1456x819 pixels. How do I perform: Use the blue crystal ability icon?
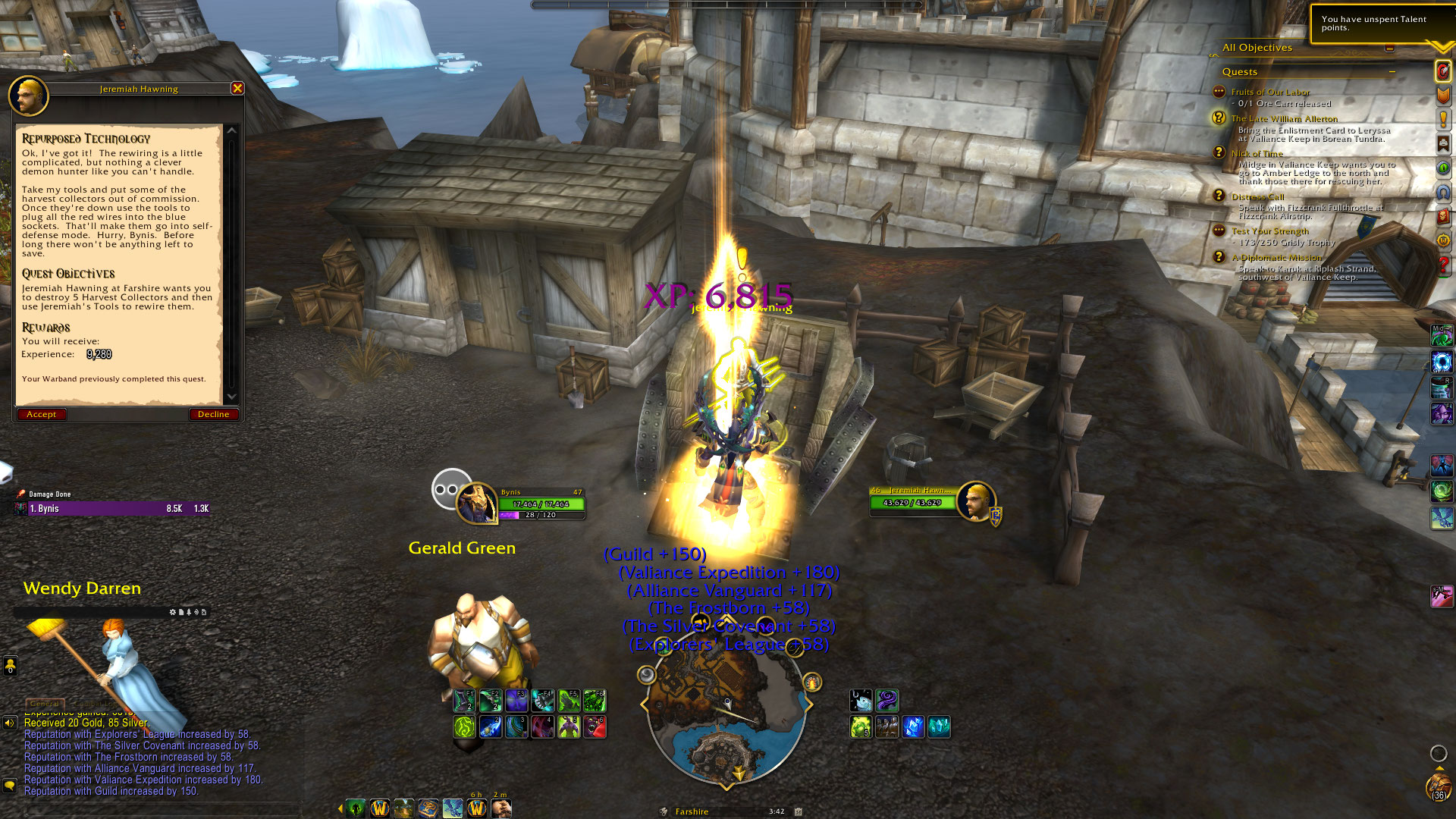click(x=913, y=727)
